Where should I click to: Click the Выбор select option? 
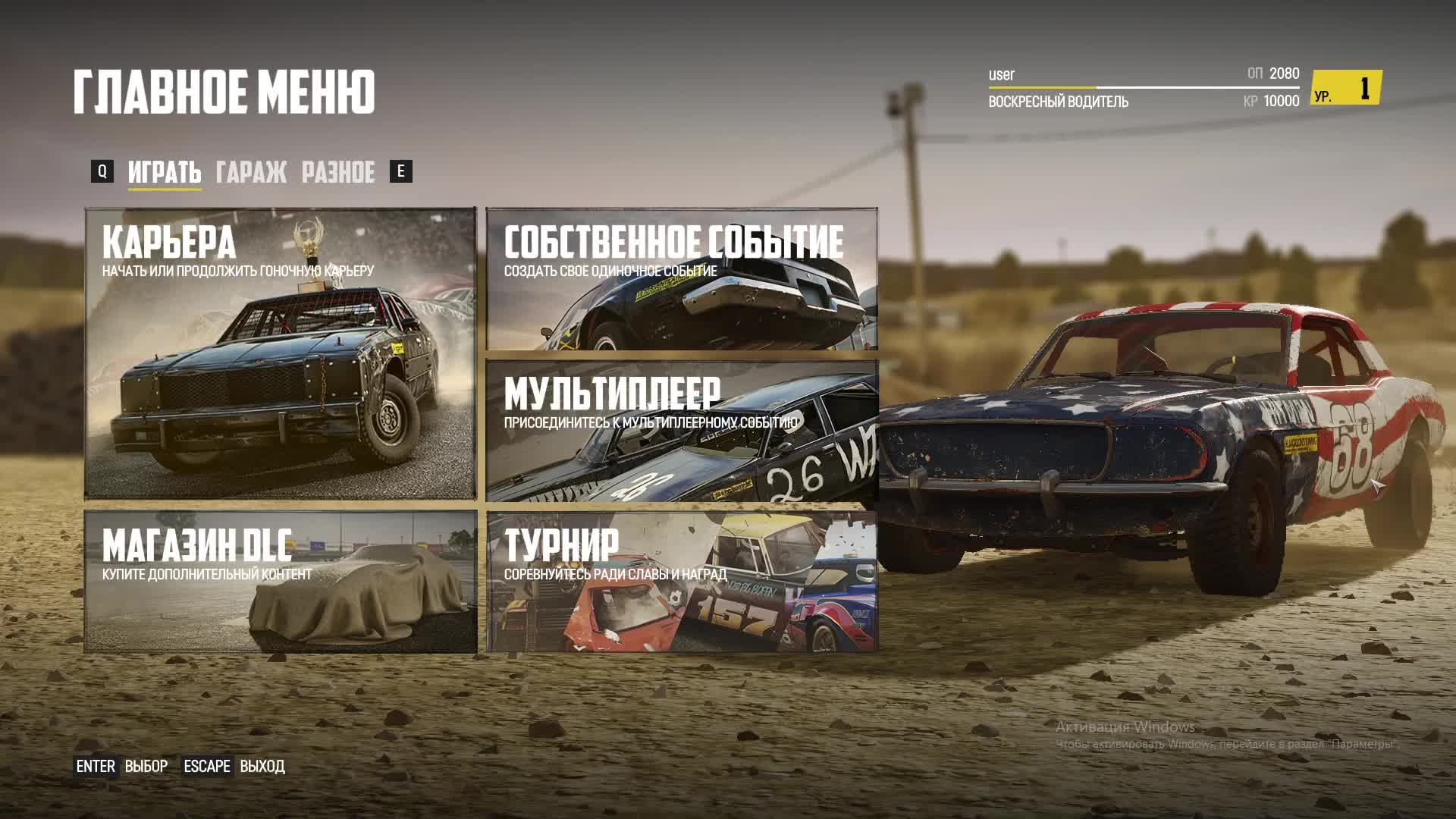coord(146,767)
